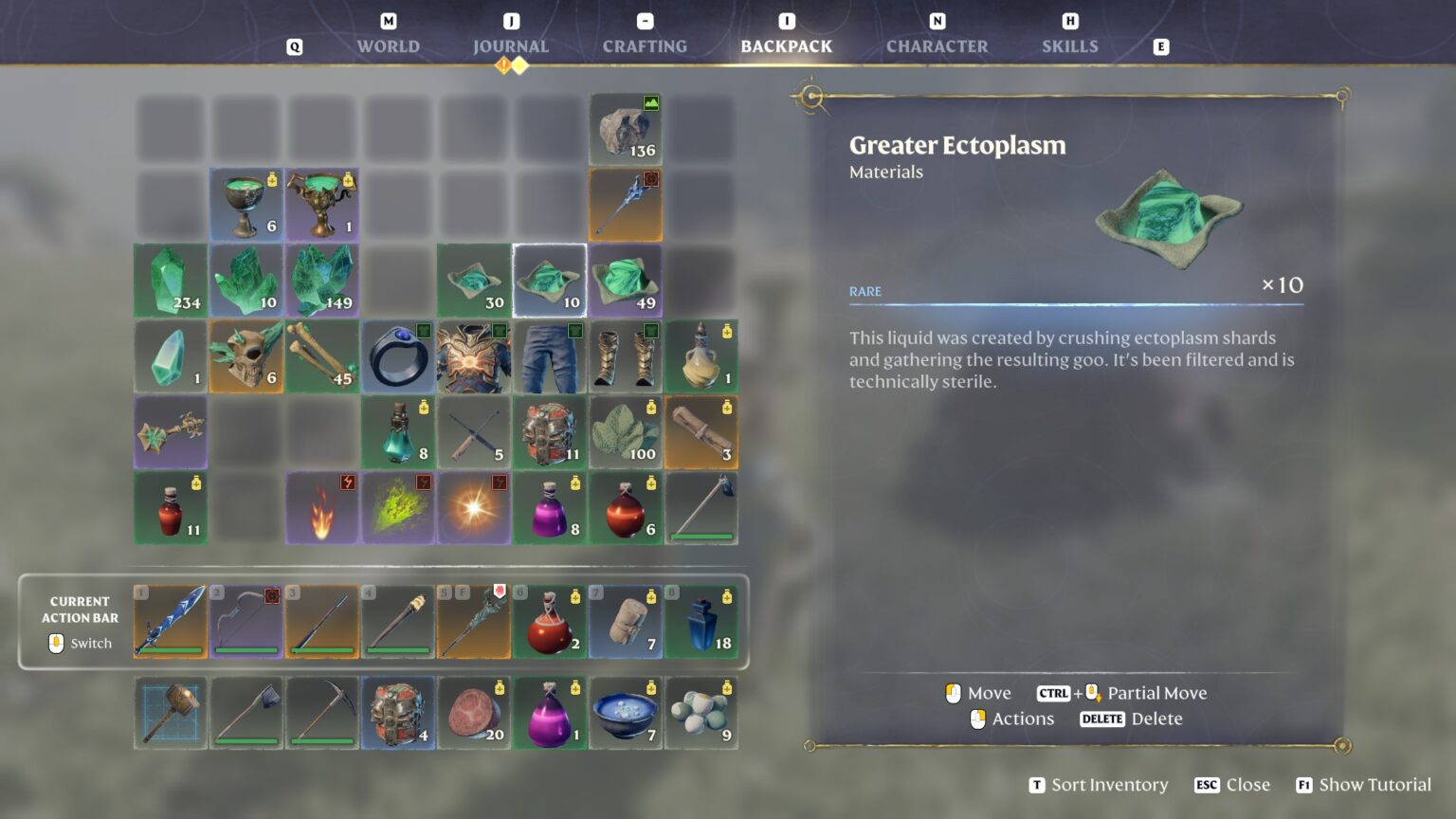Click the green durability bar under the bow
The width and height of the screenshot is (1456, 819).
[x=246, y=651]
